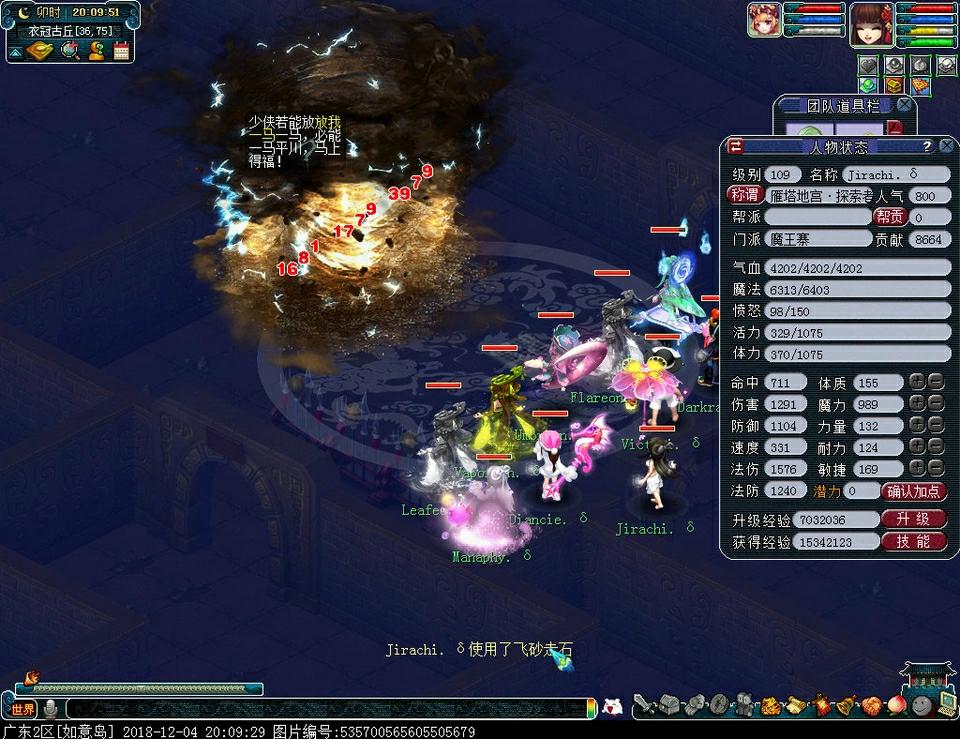Click the red swap arrows on status panel
The height and width of the screenshot is (739, 960).
click(x=736, y=147)
